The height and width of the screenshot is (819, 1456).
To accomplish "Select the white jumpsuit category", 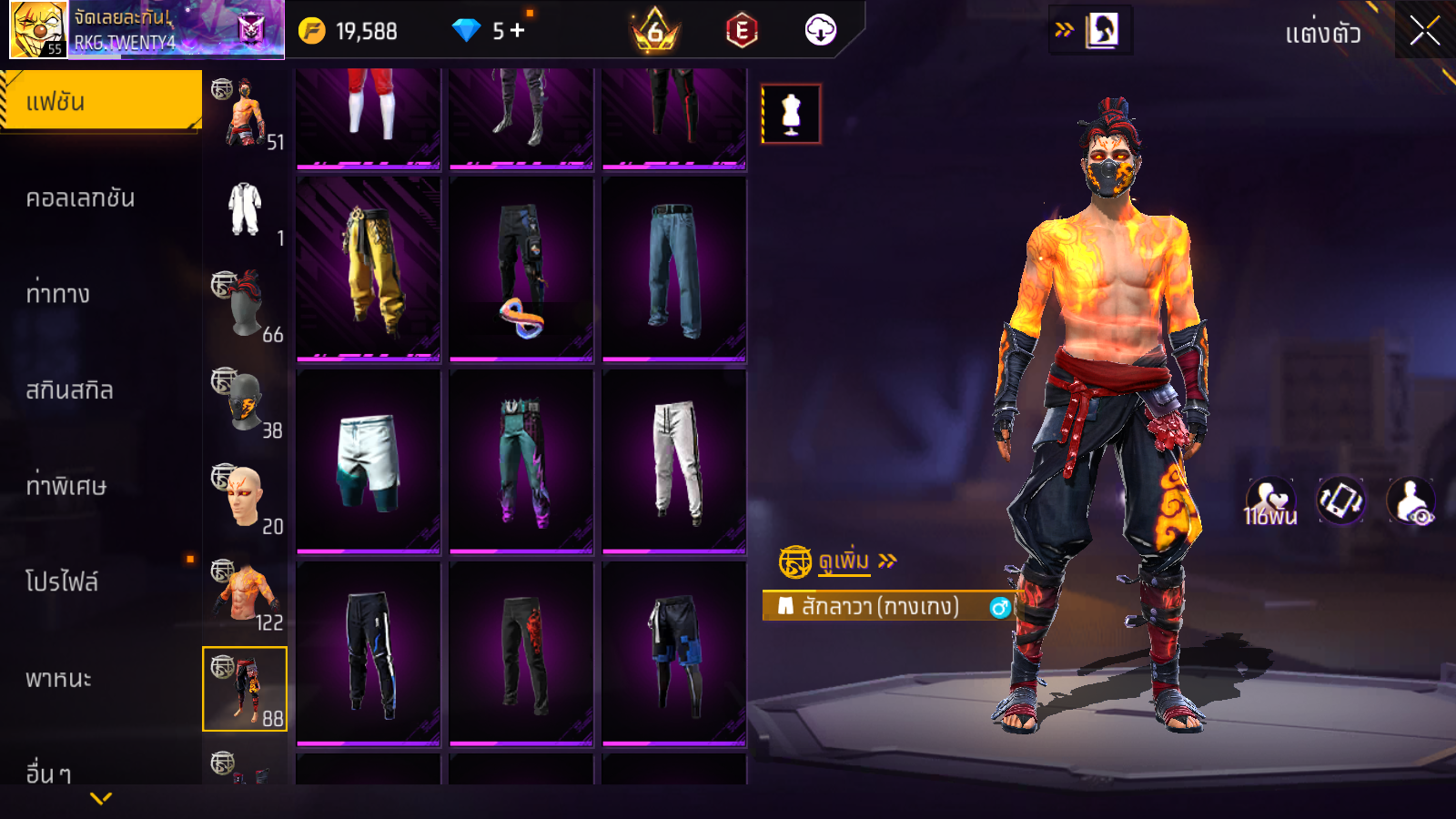I will pyautogui.click(x=245, y=209).
